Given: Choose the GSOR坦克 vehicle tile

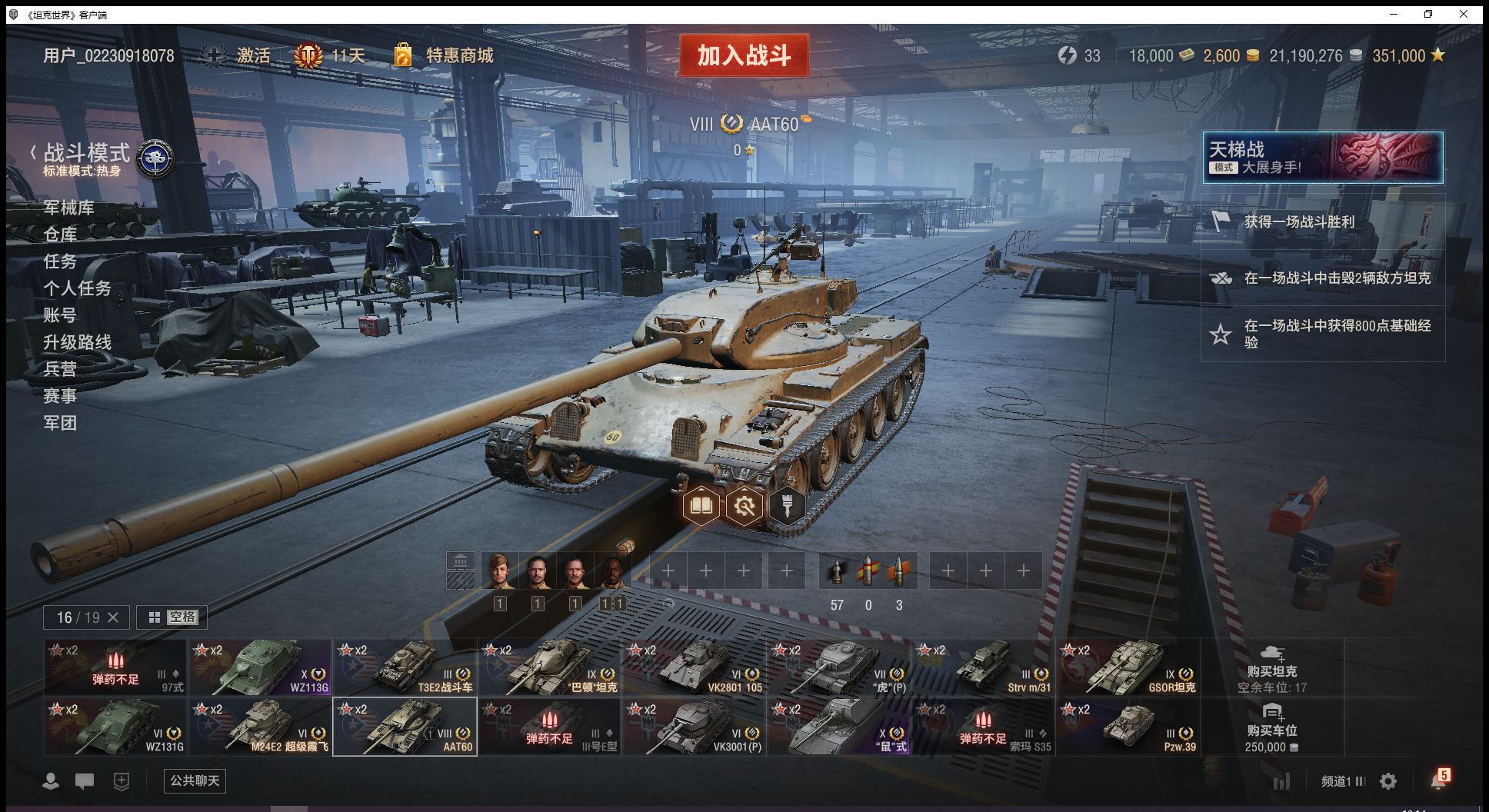Looking at the screenshot, I should pos(1128,667).
